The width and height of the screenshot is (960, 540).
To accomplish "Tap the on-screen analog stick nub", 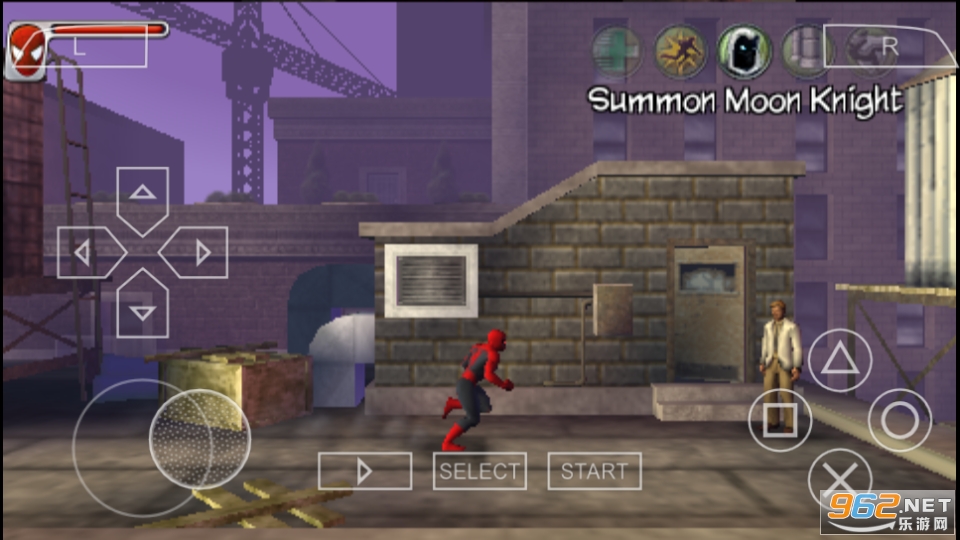I will click(x=199, y=437).
